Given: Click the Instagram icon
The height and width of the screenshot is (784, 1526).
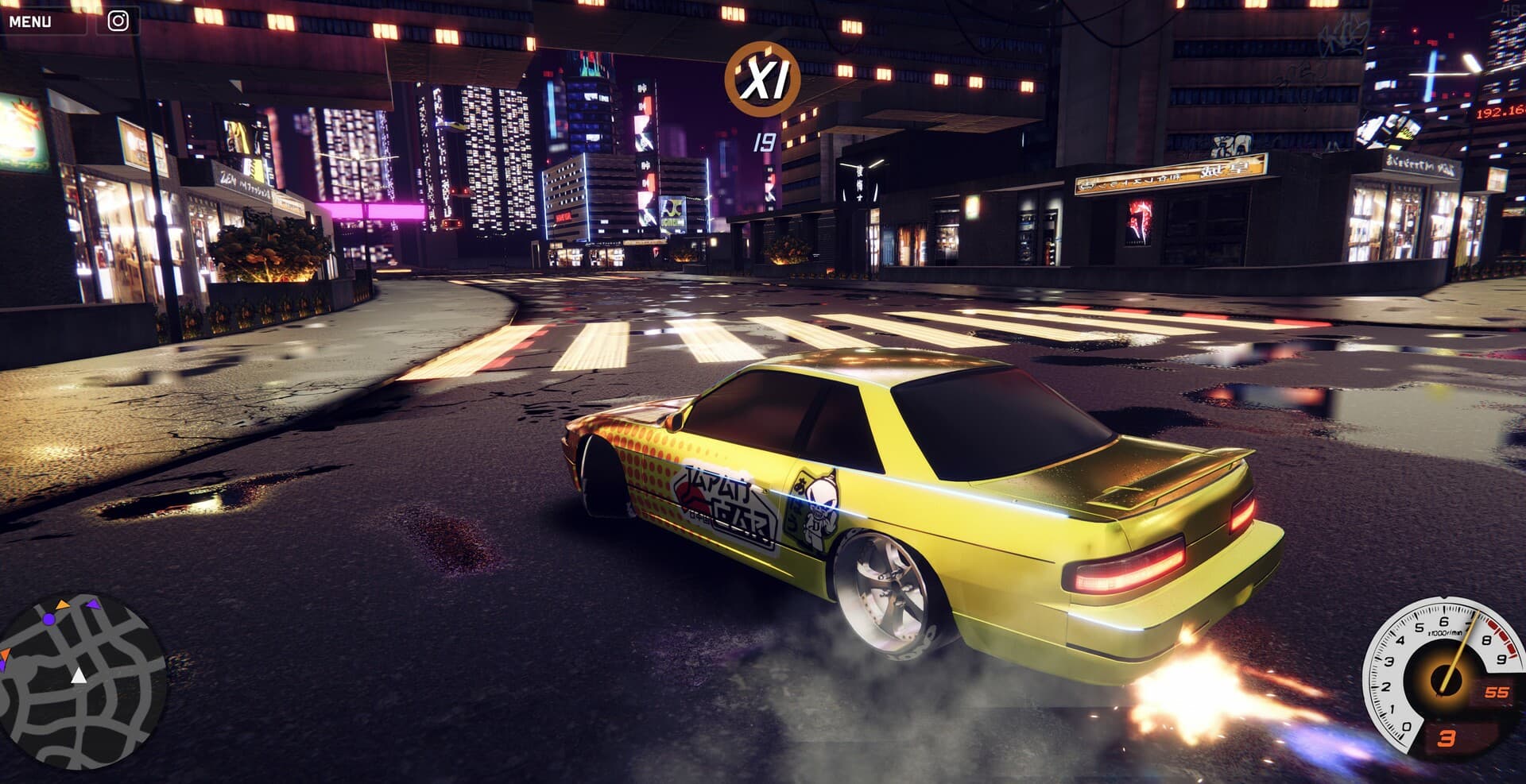Looking at the screenshot, I should tap(118, 21).
